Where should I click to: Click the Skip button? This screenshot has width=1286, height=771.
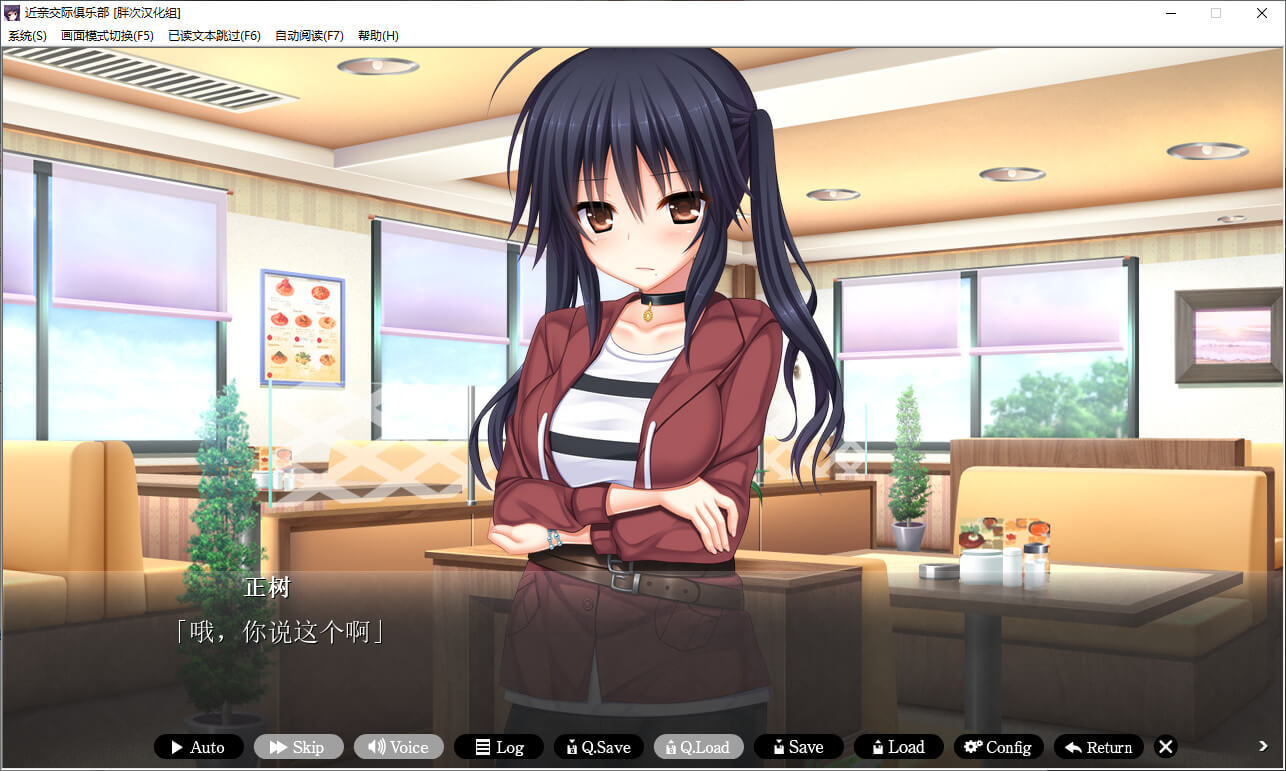[298, 747]
